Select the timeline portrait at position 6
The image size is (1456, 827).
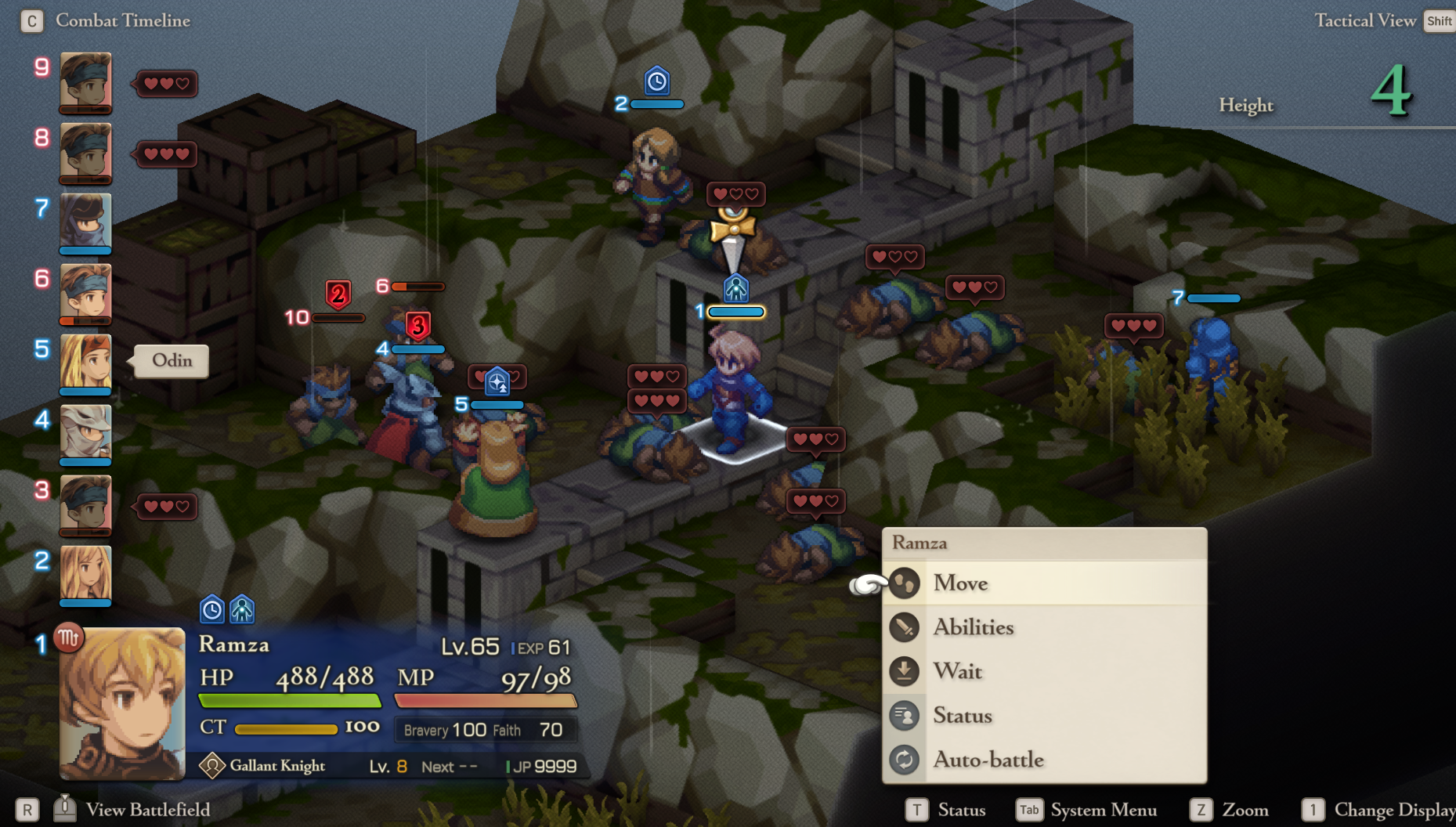point(86,292)
